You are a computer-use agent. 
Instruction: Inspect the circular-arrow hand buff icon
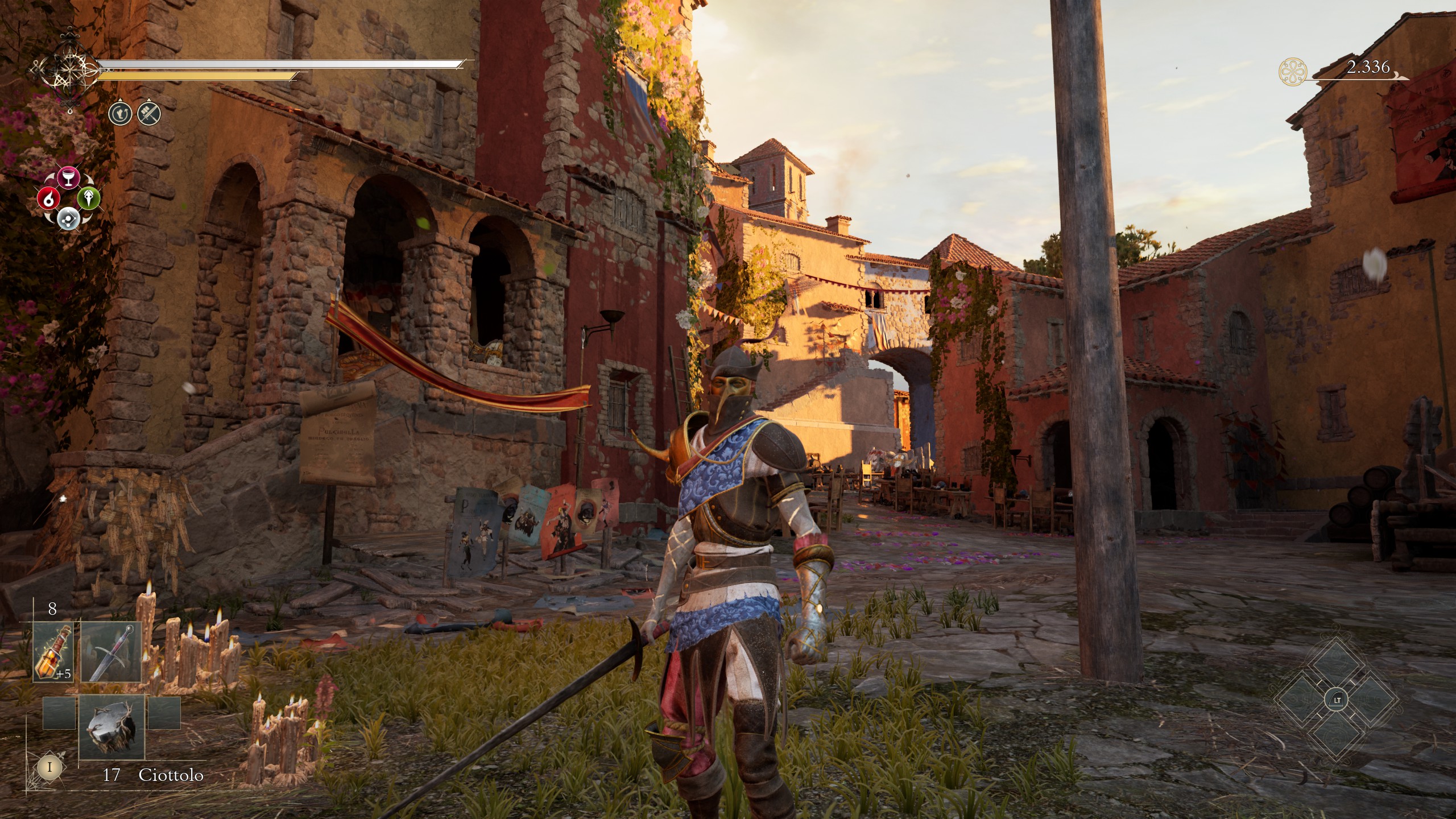[x=121, y=114]
